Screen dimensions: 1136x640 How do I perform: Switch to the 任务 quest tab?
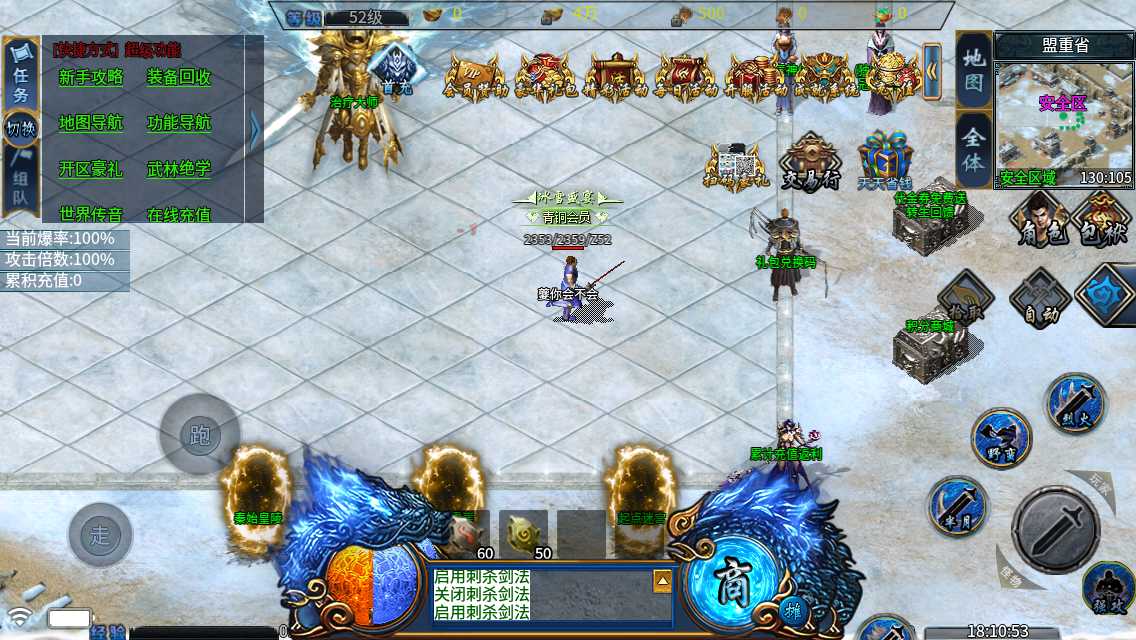point(20,78)
